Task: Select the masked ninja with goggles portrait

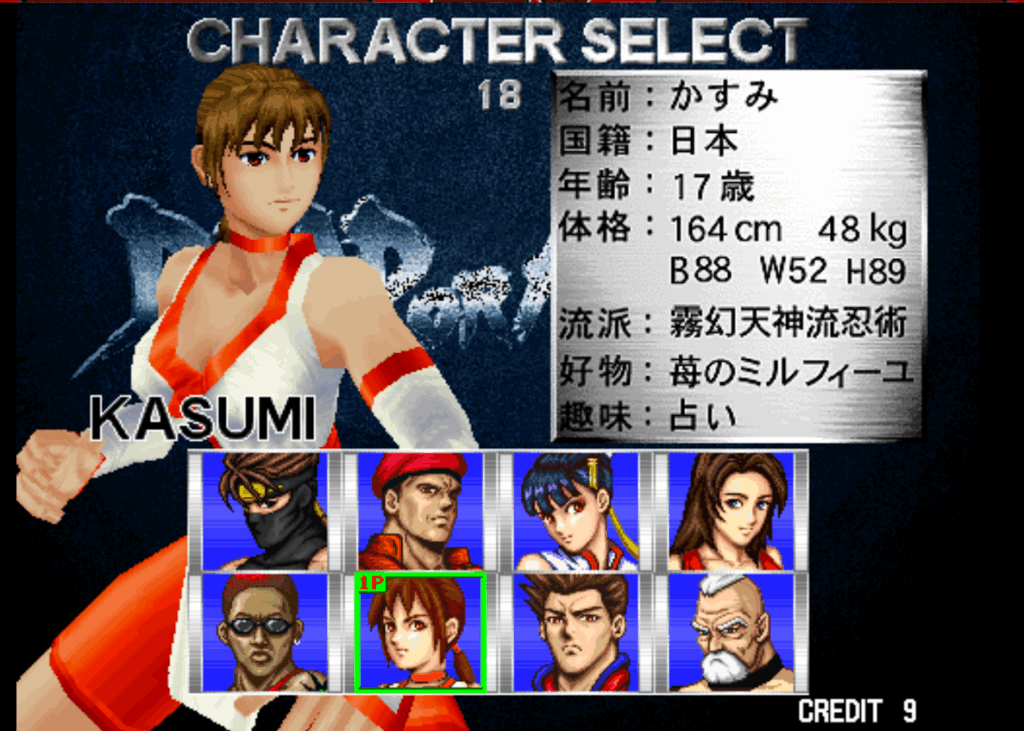Action: tap(264, 511)
